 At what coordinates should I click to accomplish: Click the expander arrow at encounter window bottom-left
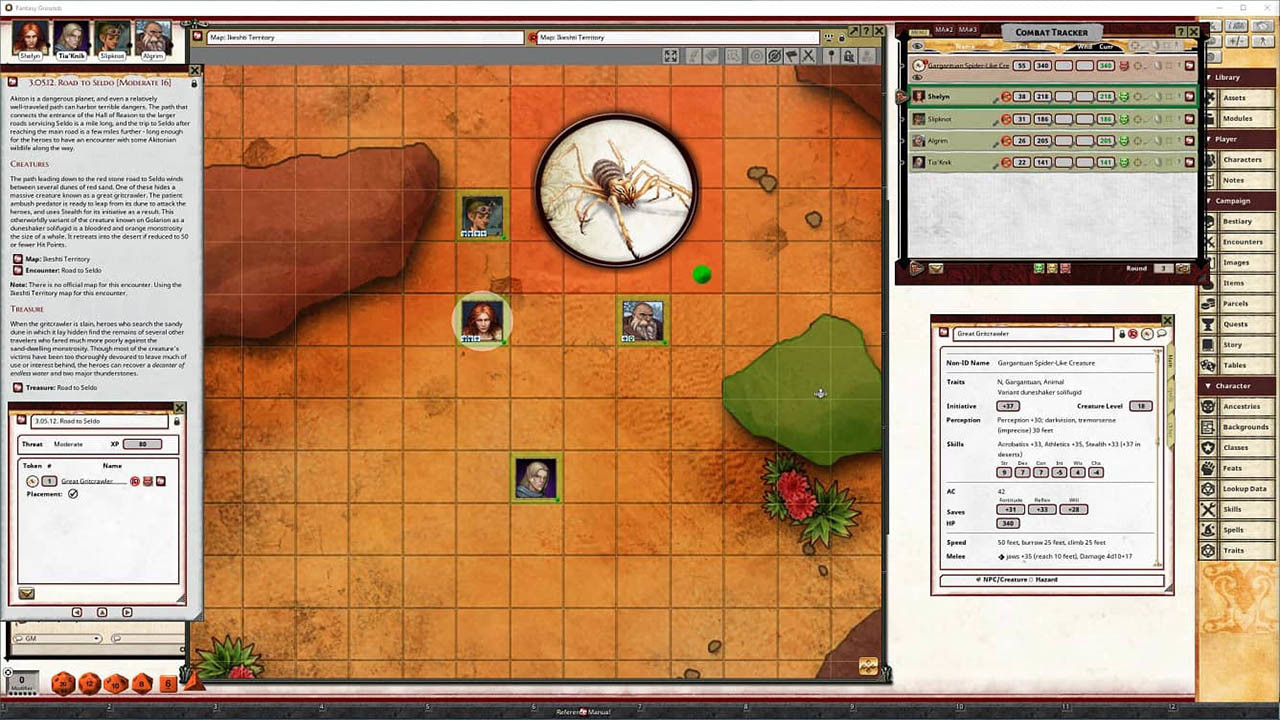coord(27,593)
